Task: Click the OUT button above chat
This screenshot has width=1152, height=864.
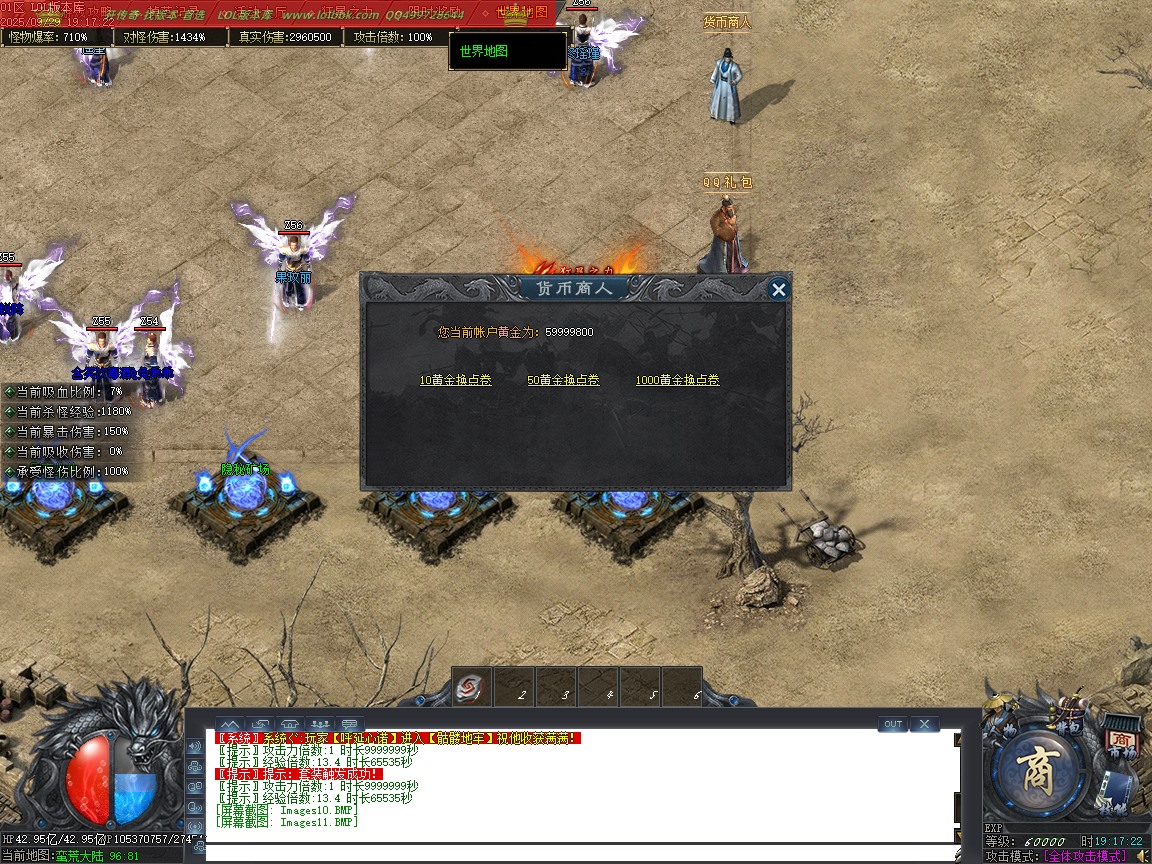Action: coord(892,724)
